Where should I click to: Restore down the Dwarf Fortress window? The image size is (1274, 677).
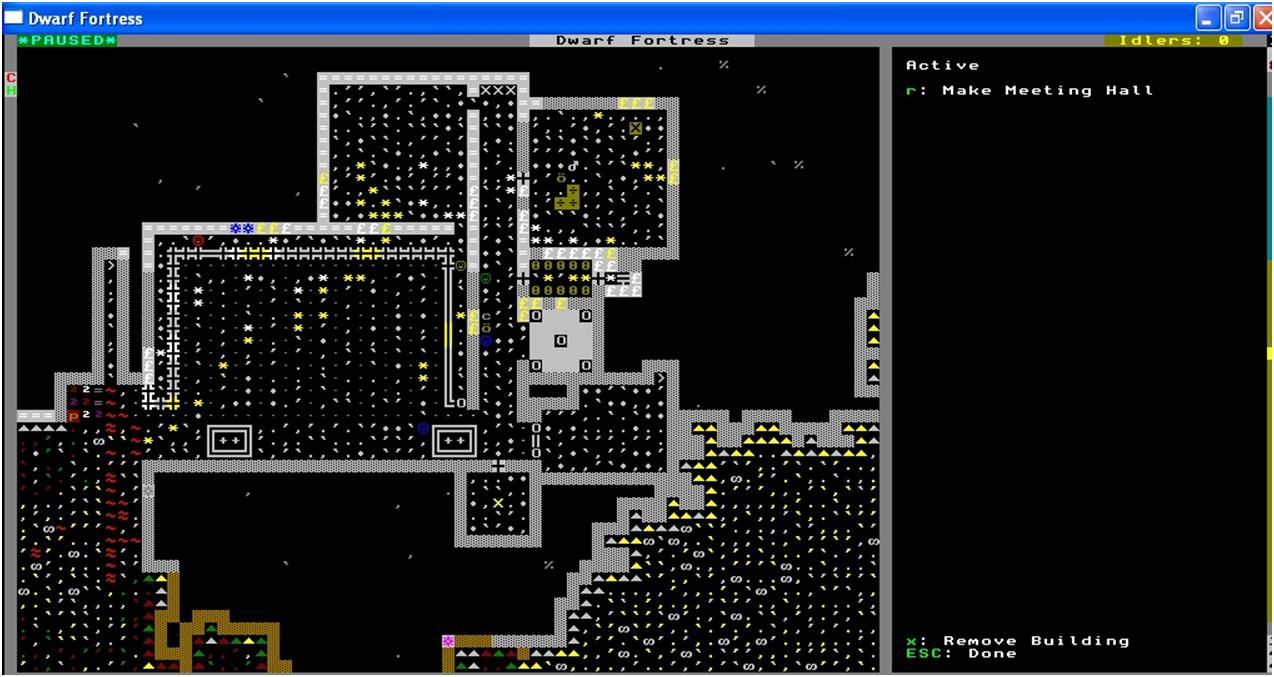tap(1238, 18)
